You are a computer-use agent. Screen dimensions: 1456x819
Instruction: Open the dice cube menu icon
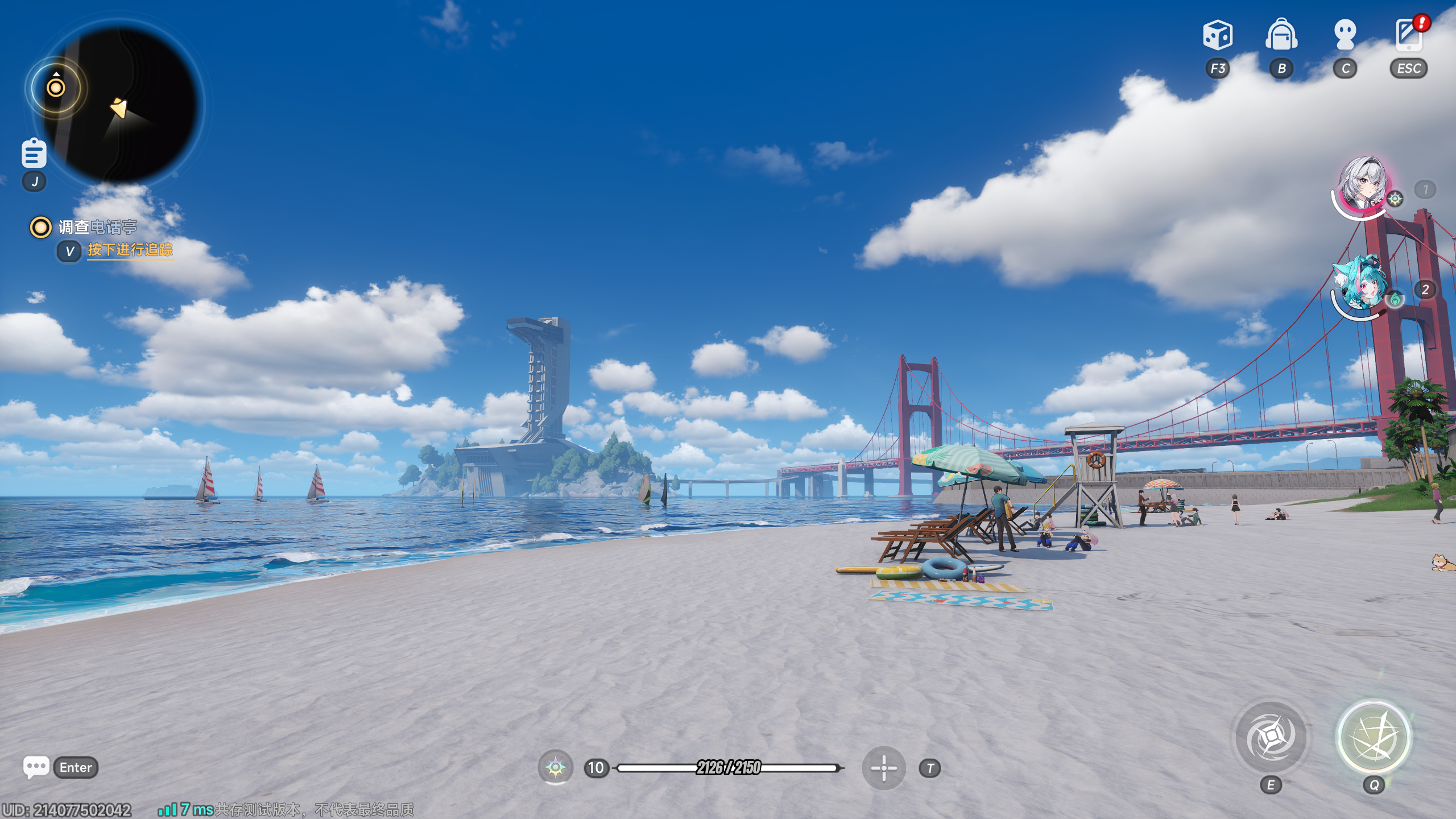[x=1217, y=35]
